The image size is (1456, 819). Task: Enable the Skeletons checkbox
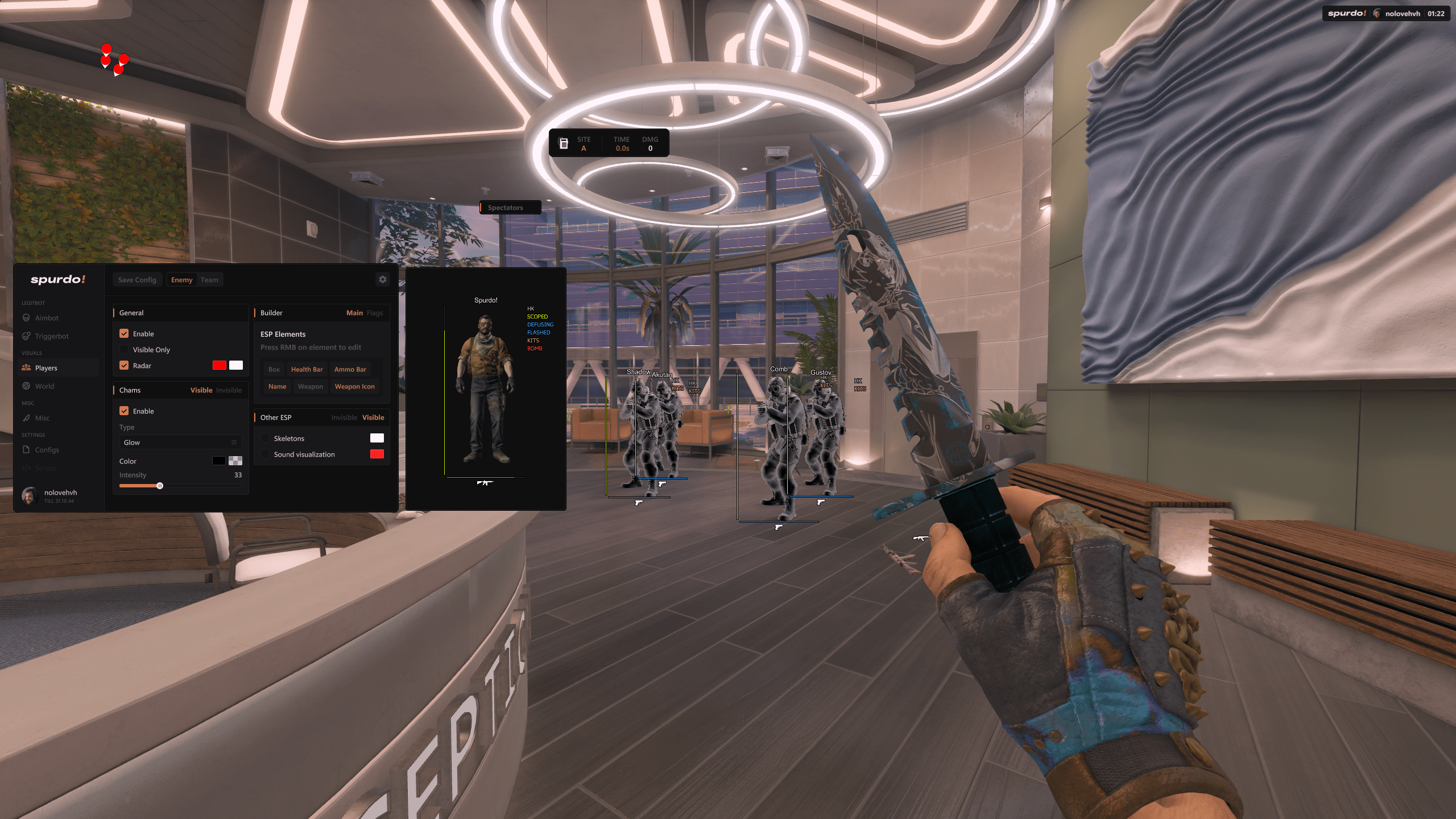(x=266, y=439)
